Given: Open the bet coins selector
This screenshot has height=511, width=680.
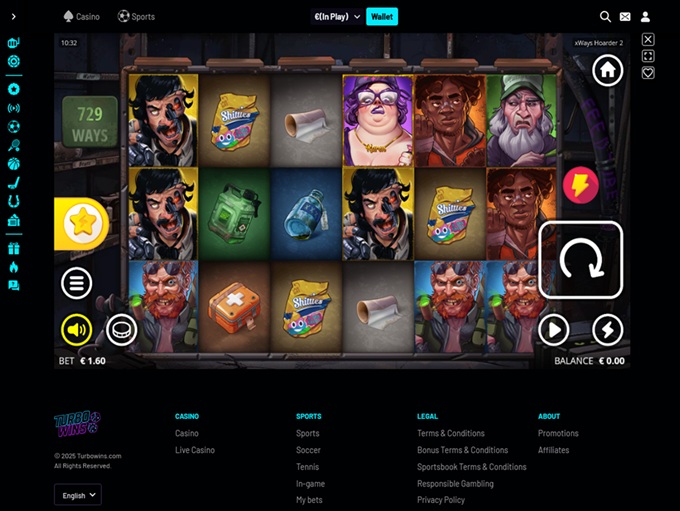Looking at the screenshot, I should [x=121, y=329].
